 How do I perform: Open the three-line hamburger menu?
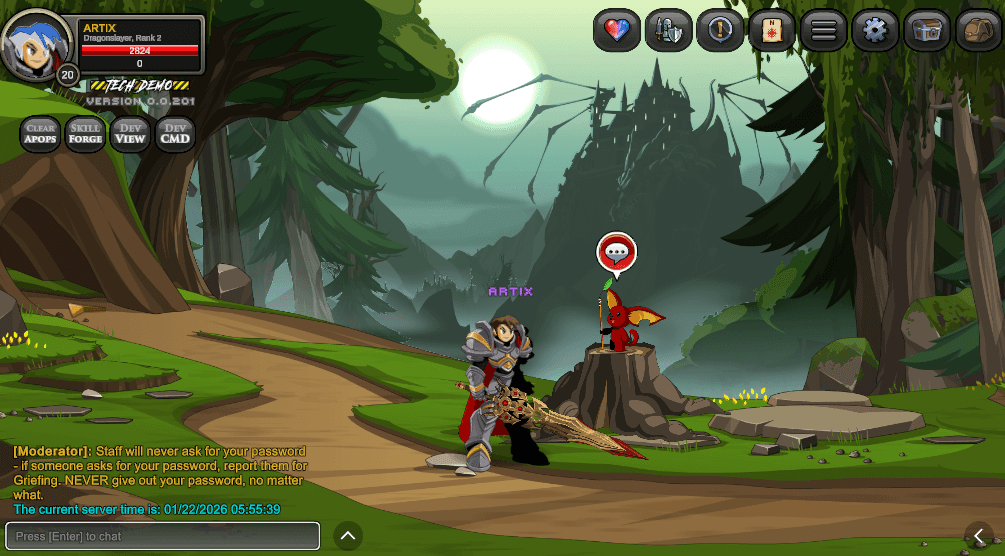824,31
